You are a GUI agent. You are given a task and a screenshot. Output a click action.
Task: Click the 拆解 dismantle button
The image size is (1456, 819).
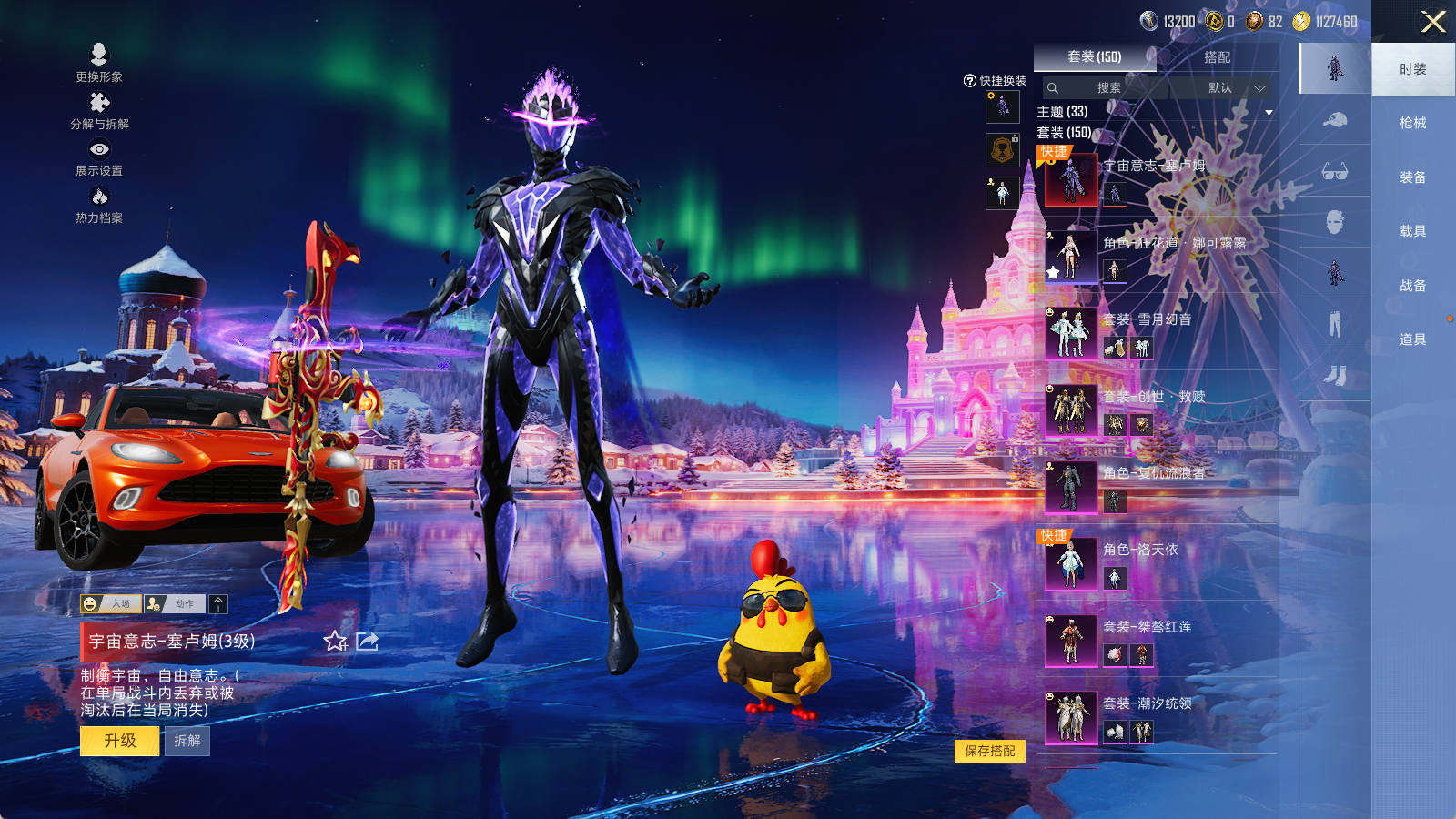(187, 741)
